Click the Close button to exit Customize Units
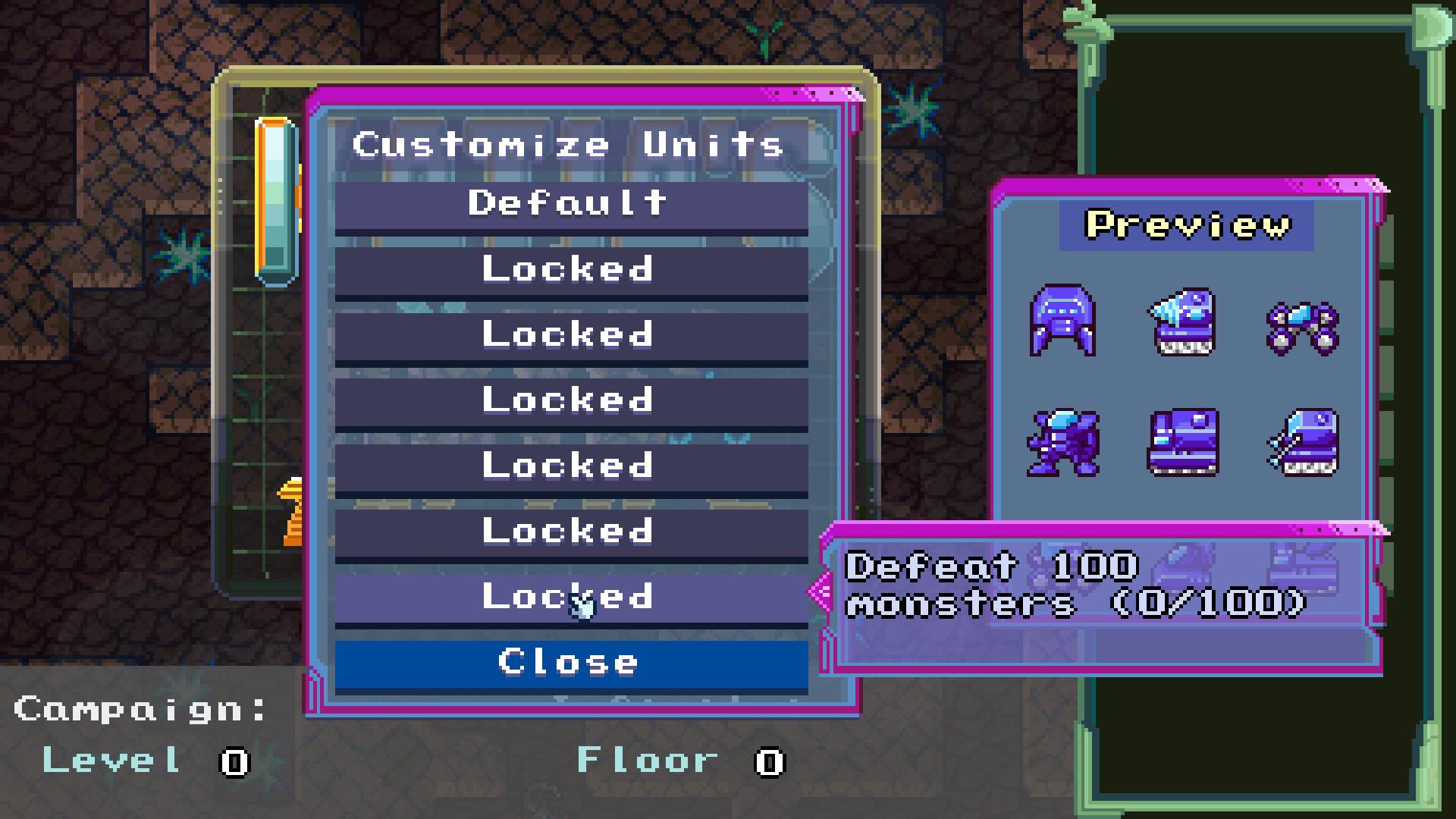 [570, 662]
